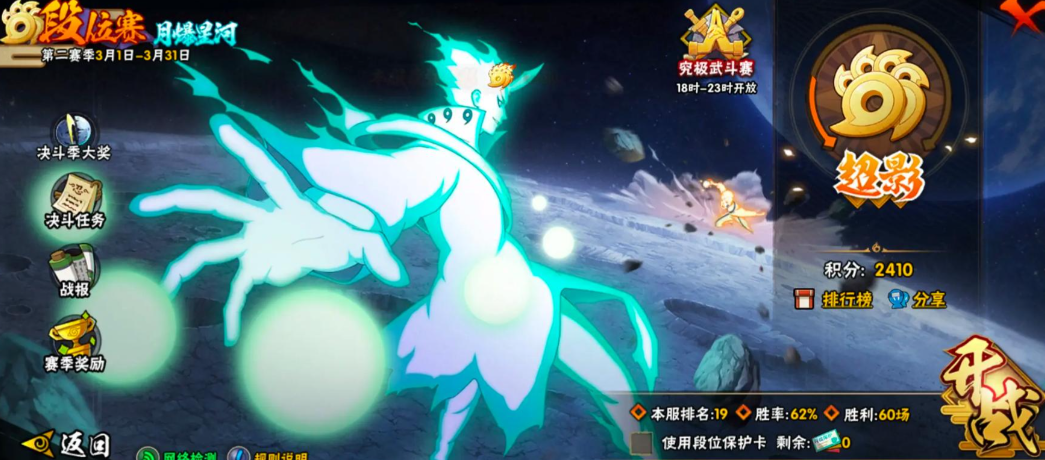1045x460 pixels.
Task: Open the 决斗任务 duel missions scroll
Action: (75, 200)
